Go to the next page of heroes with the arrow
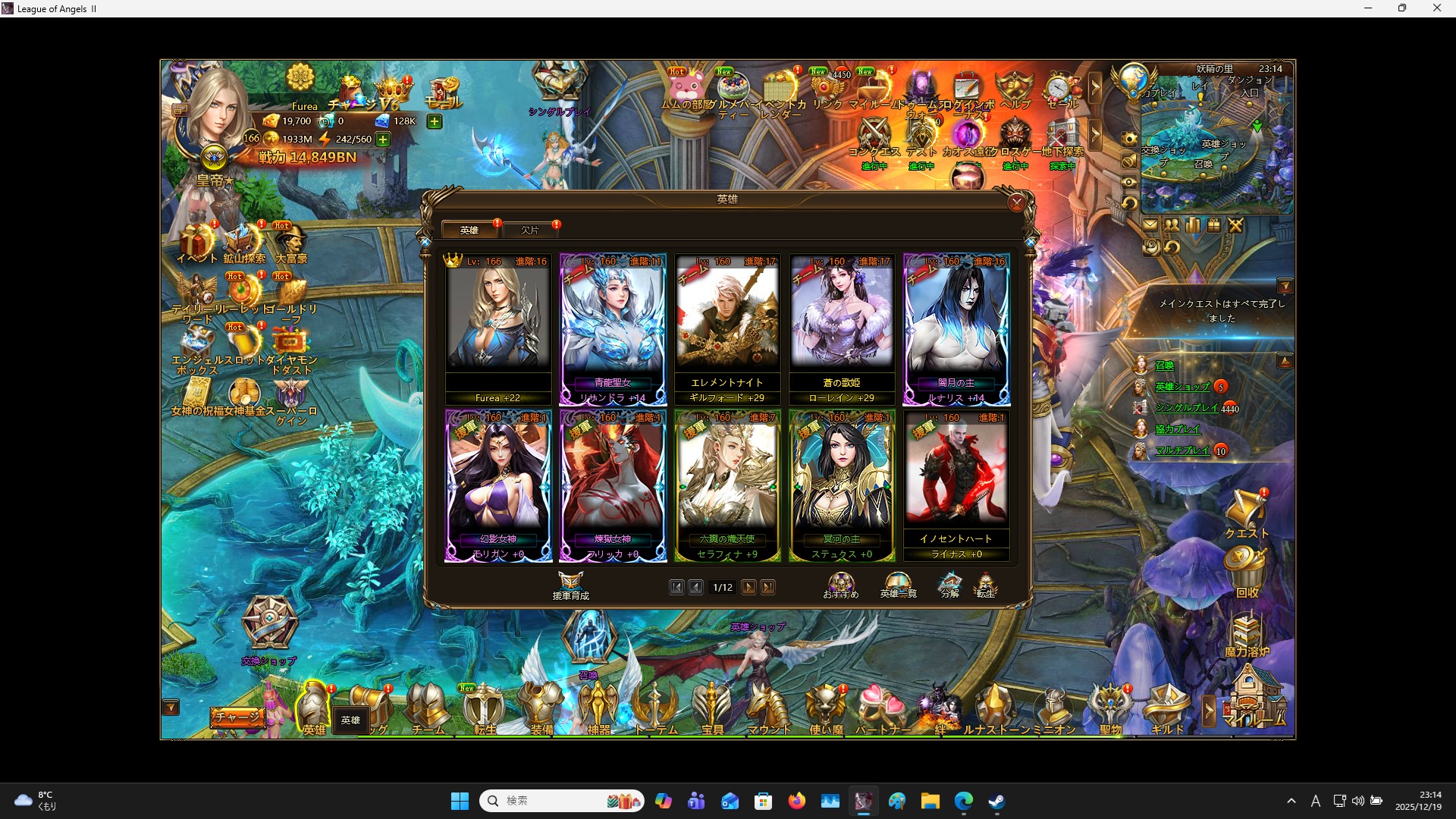 click(749, 587)
